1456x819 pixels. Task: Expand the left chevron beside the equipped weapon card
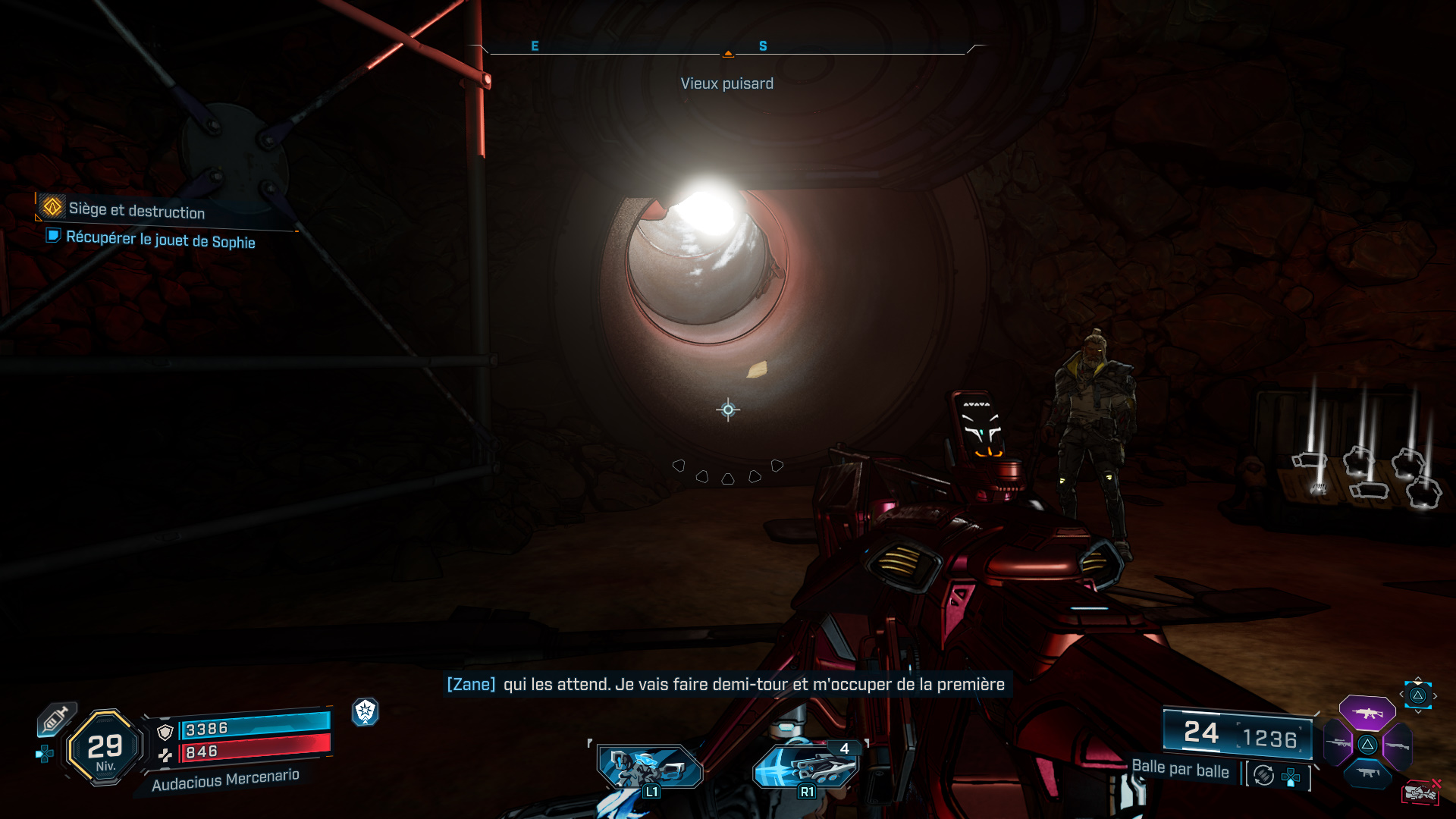1401,694
